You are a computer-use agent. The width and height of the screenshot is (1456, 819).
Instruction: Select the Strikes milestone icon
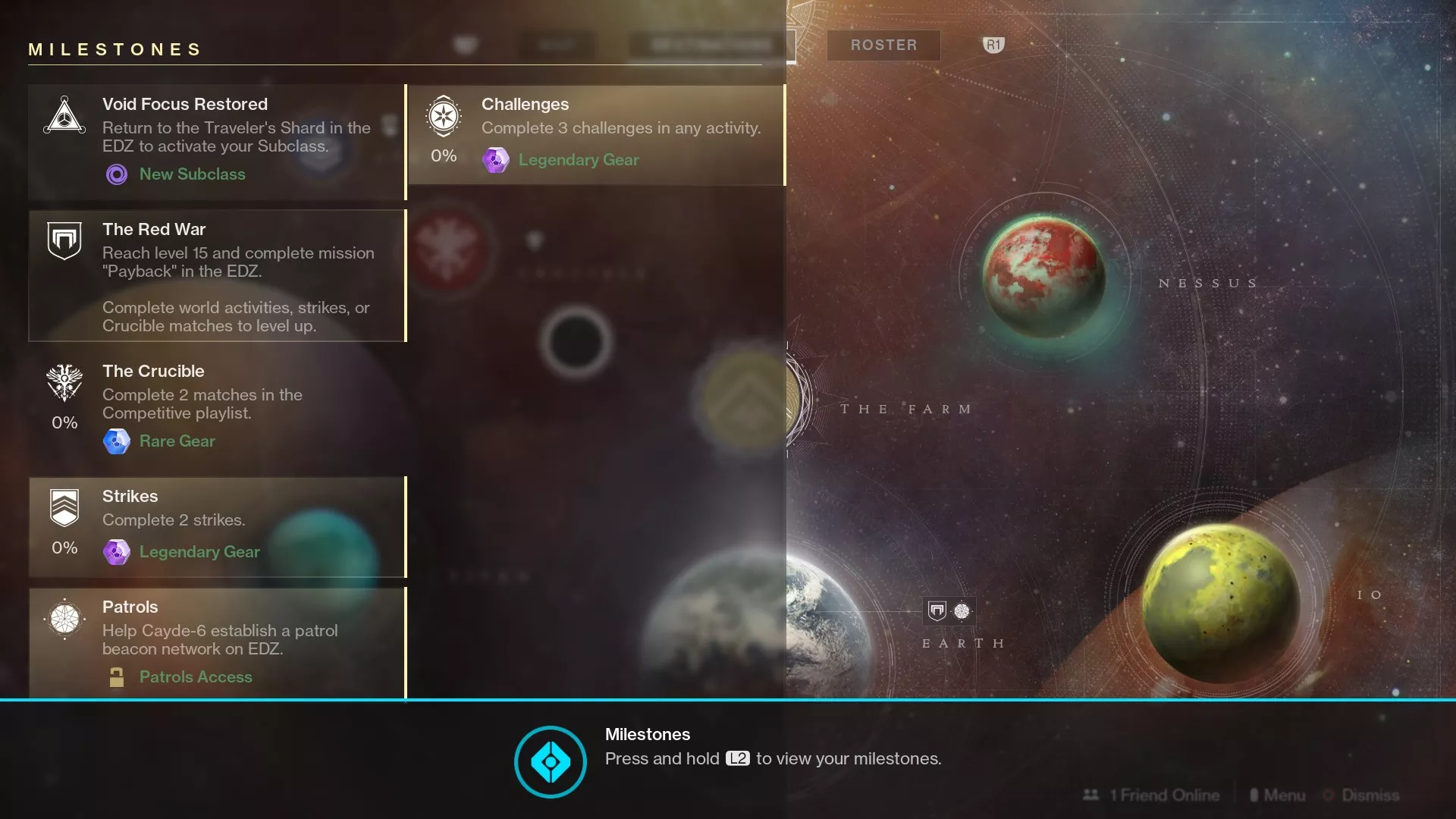[64, 507]
